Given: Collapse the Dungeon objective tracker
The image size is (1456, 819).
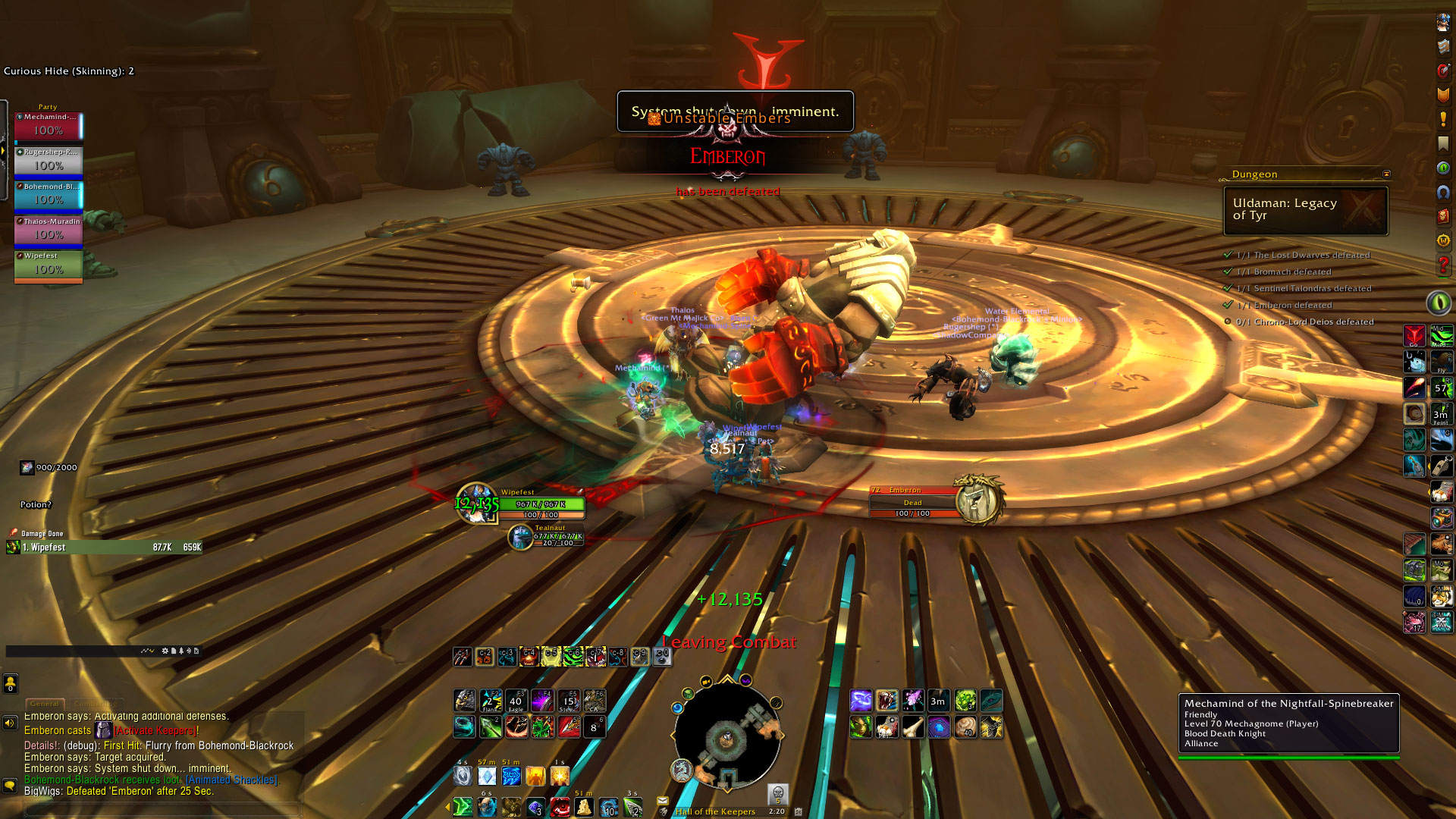Looking at the screenshot, I should (1386, 174).
